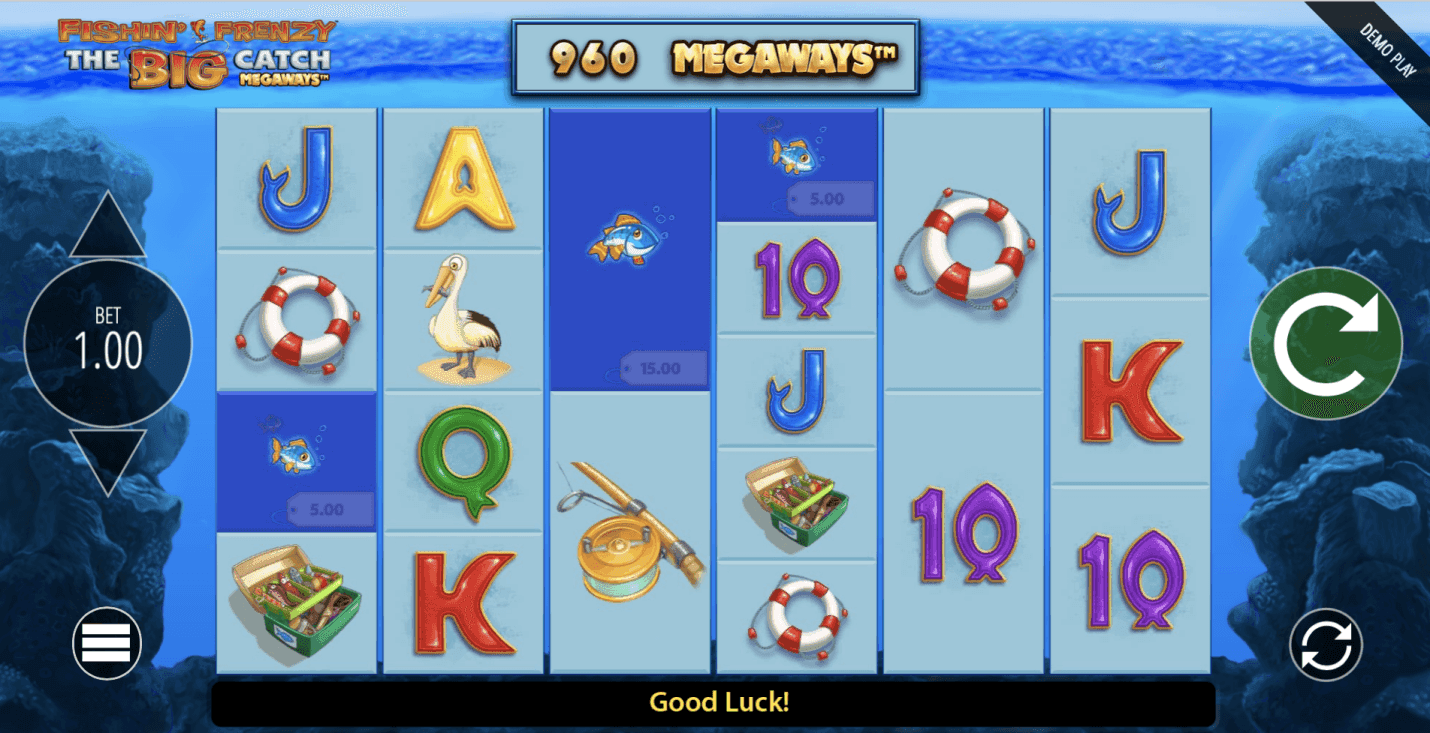The image size is (1430, 733).
Task: Click the life ring symbol on reel five
Action: [963, 248]
